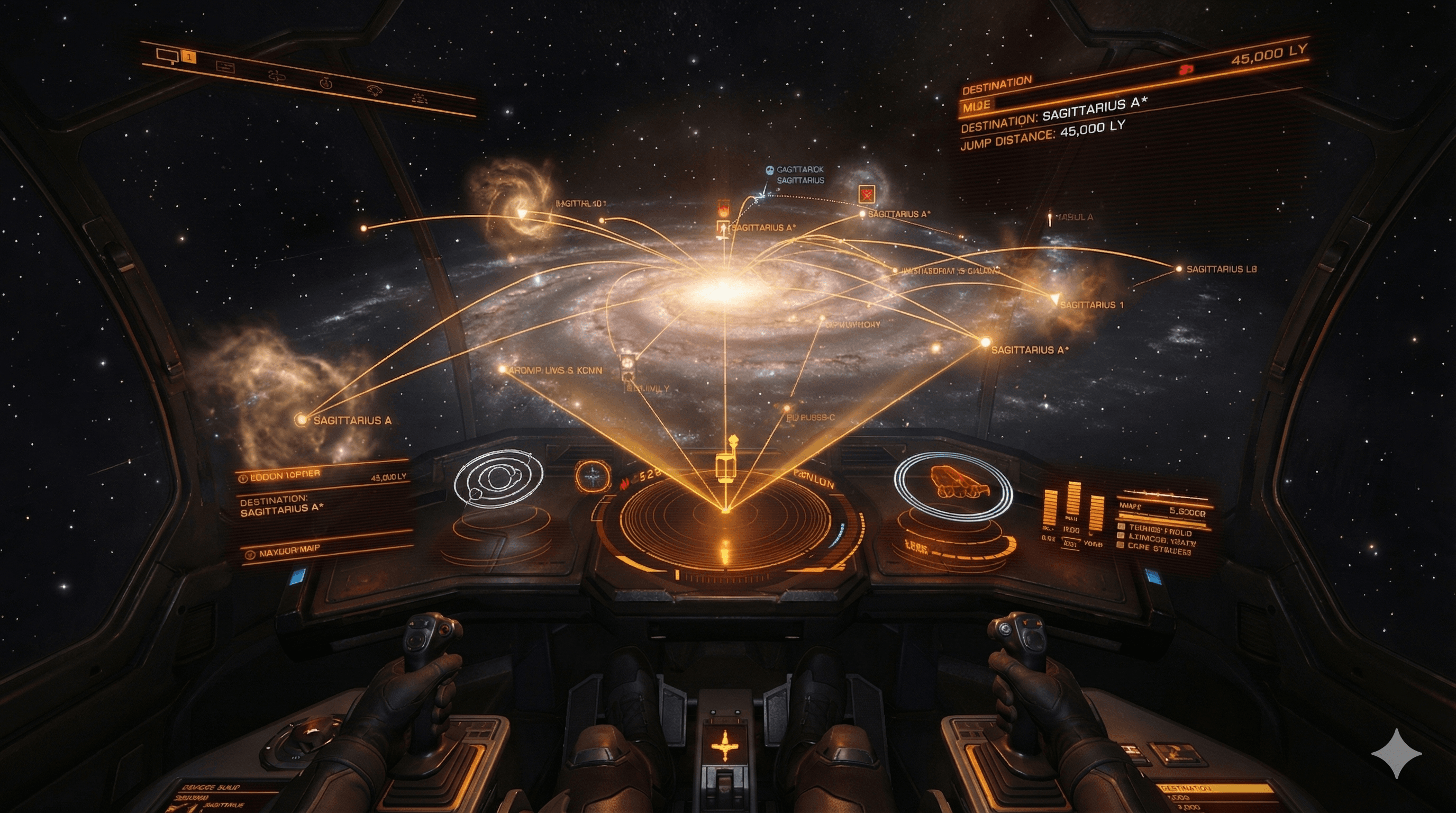
Task: Click the small text-panel icon in top bar
Action: tap(225, 67)
